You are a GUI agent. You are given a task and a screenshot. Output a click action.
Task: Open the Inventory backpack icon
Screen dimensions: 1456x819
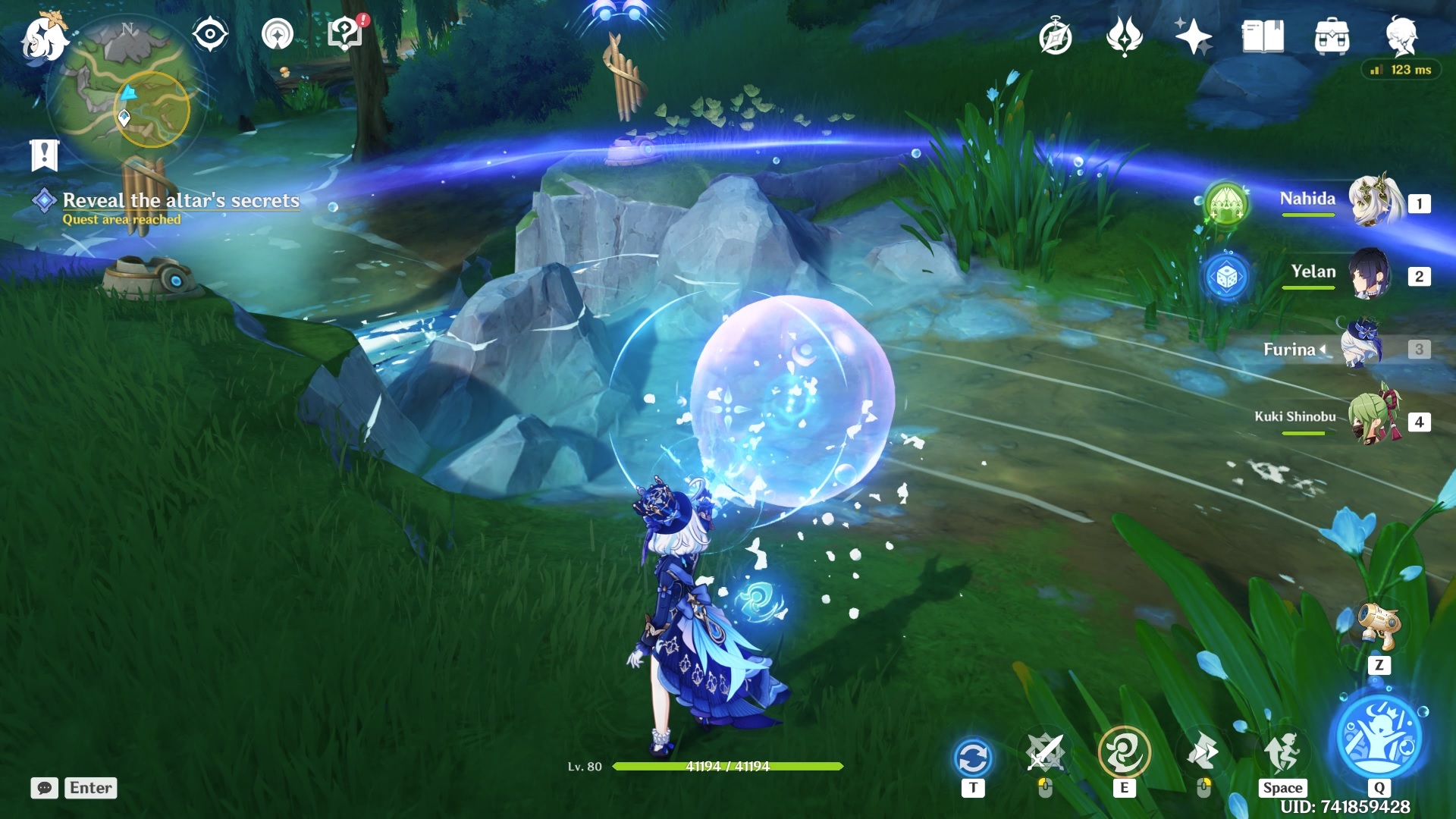coord(1332,35)
